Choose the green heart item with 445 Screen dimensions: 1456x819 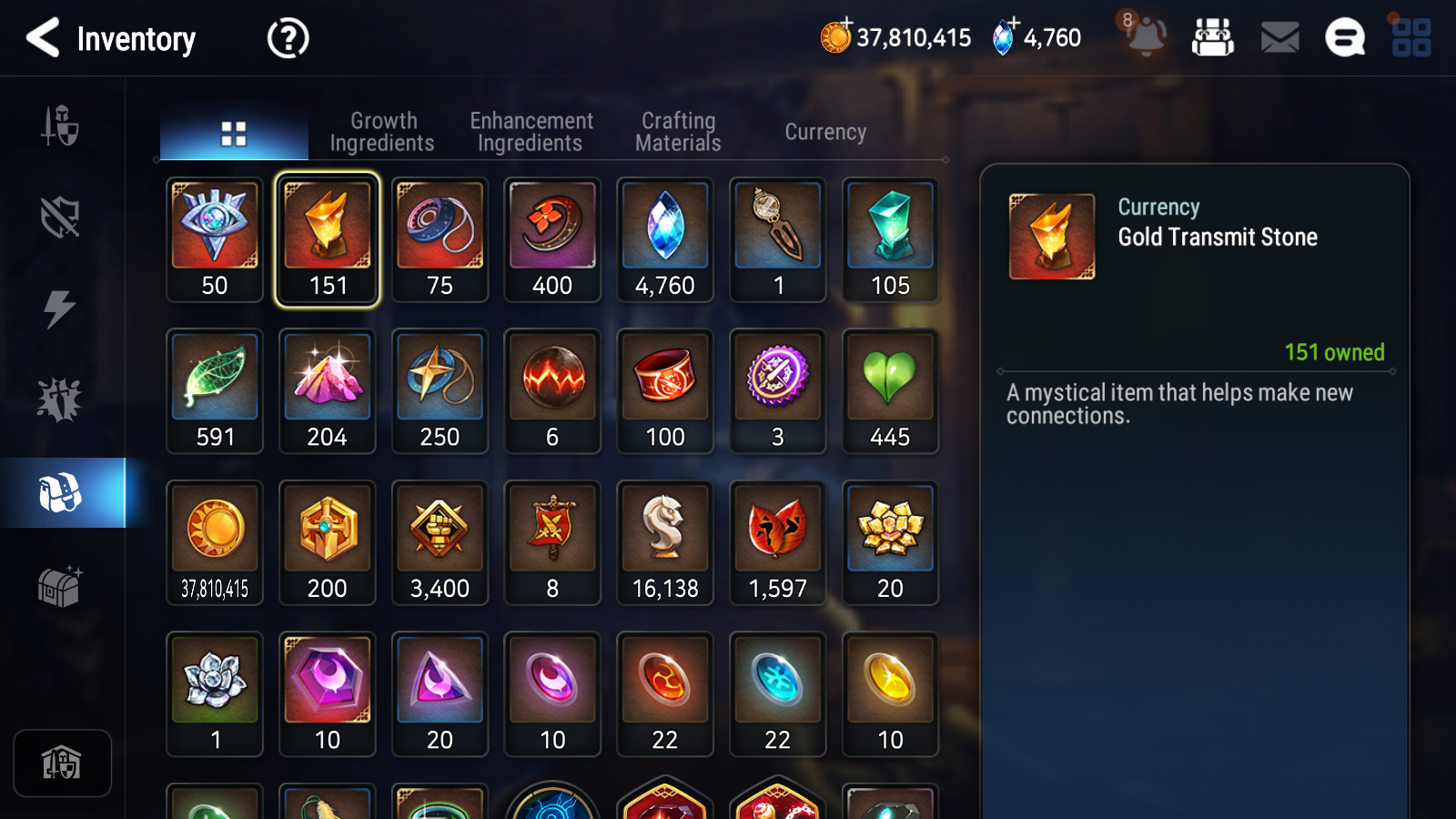[x=890, y=391]
